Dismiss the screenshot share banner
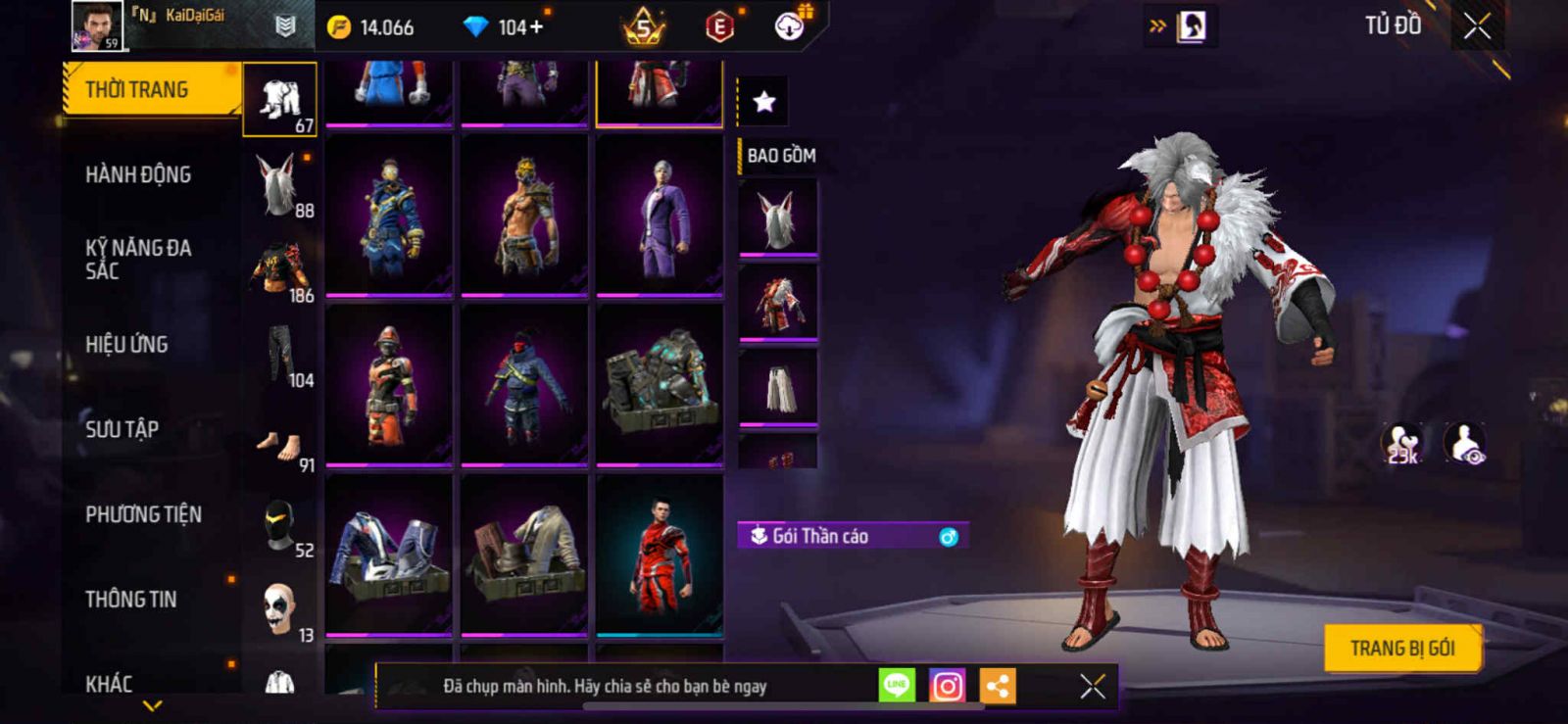Image resolution: width=1568 pixels, height=724 pixels. coord(1093,686)
